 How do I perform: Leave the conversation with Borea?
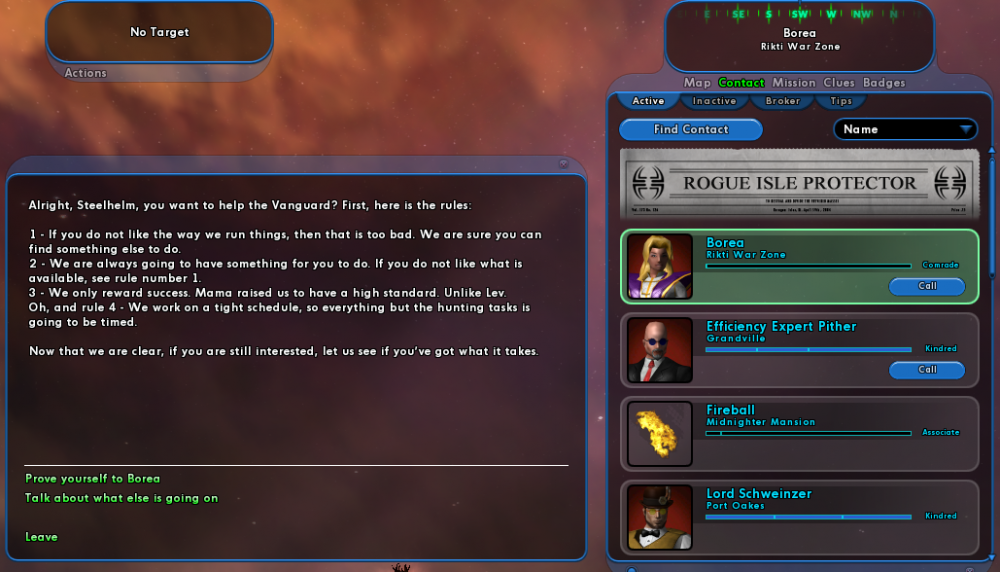coord(41,537)
